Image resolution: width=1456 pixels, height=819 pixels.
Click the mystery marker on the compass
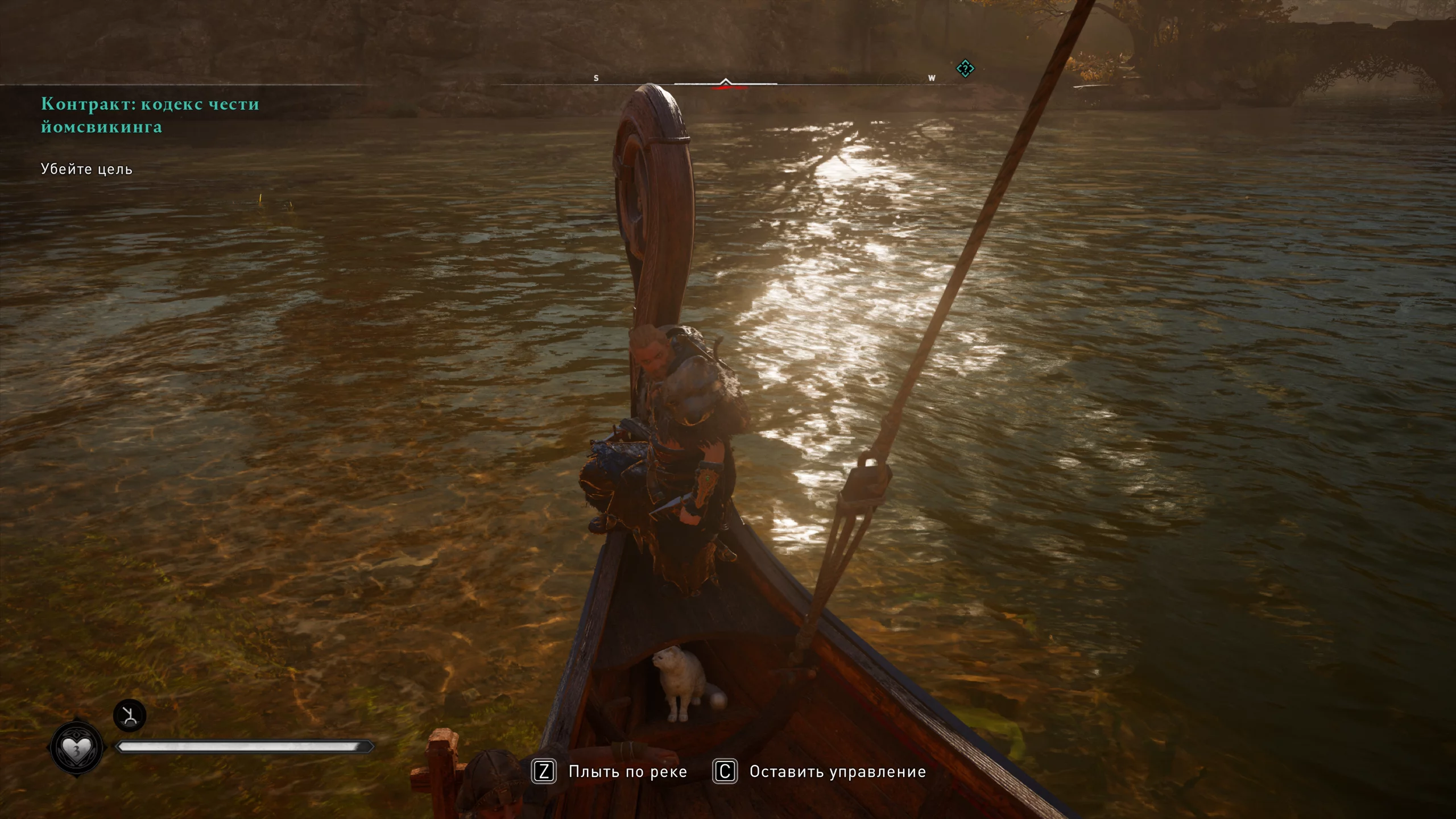(965, 69)
